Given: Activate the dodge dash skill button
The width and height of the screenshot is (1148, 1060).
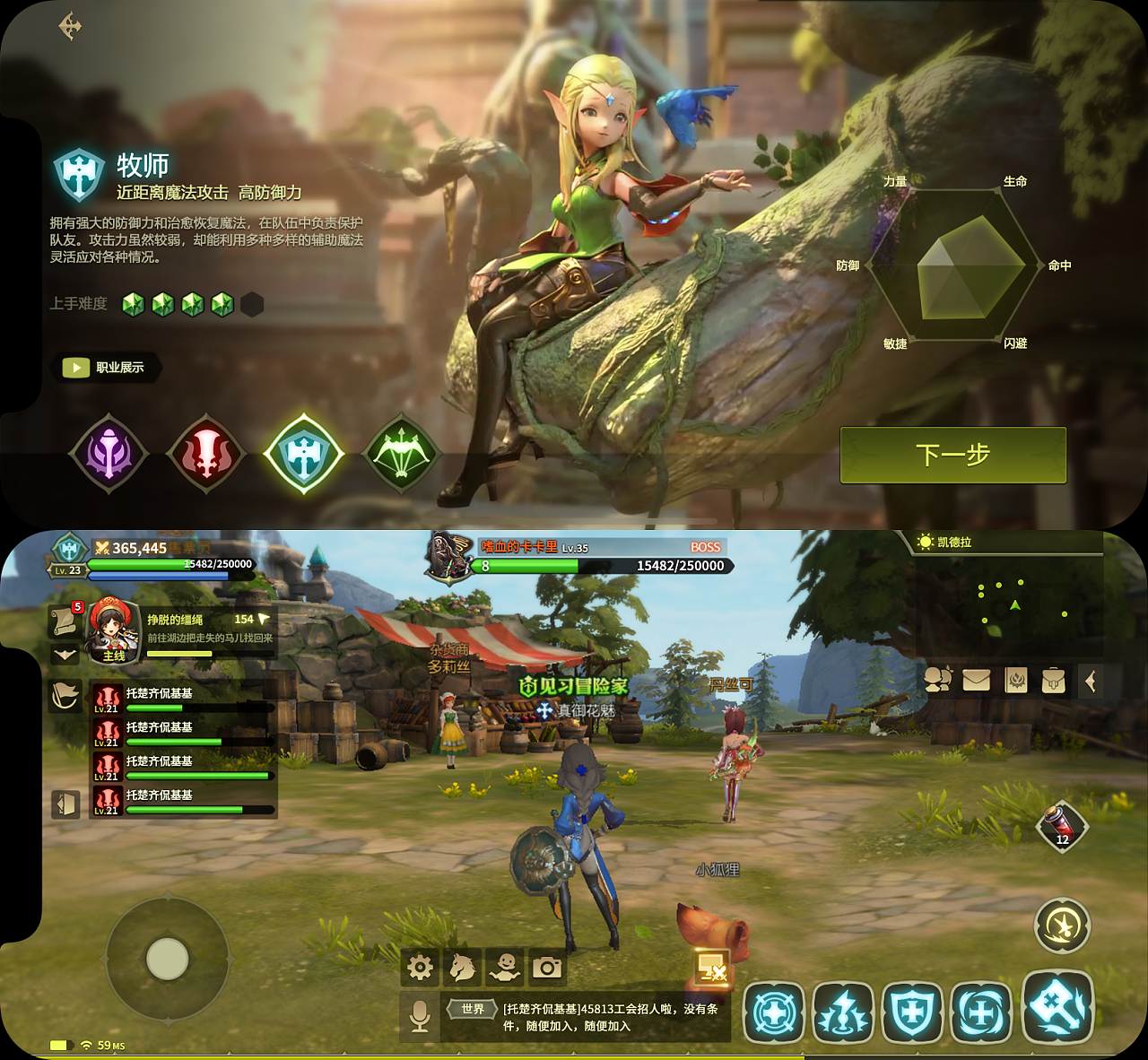Looking at the screenshot, I should click(x=1062, y=926).
